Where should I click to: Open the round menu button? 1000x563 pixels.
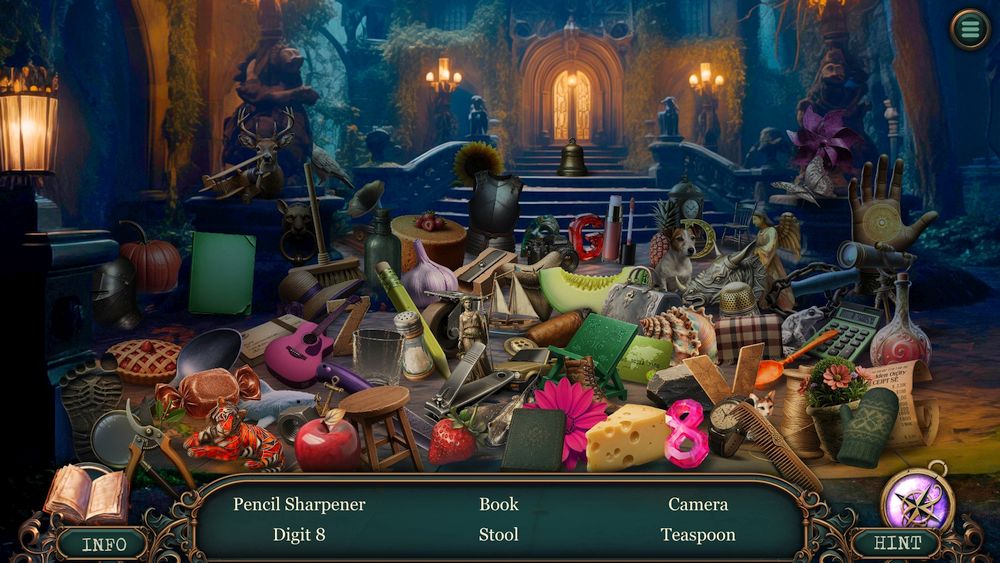(x=968, y=29)
